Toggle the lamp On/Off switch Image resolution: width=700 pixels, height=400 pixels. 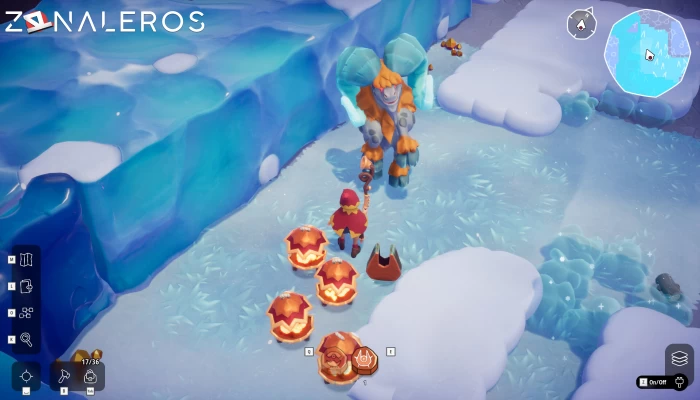pos(665,382)
